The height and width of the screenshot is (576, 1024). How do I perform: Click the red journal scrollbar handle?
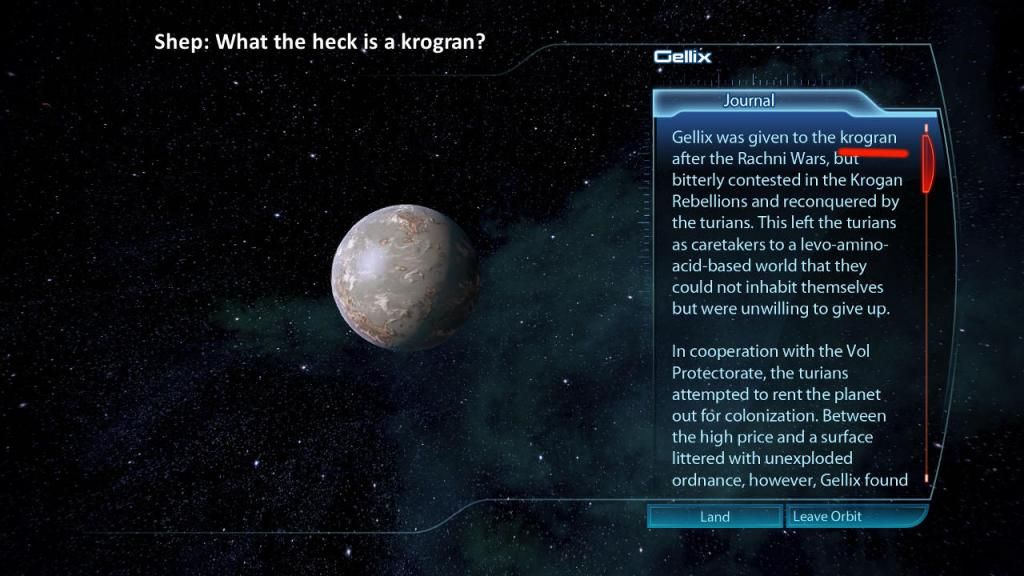point(927,159)
